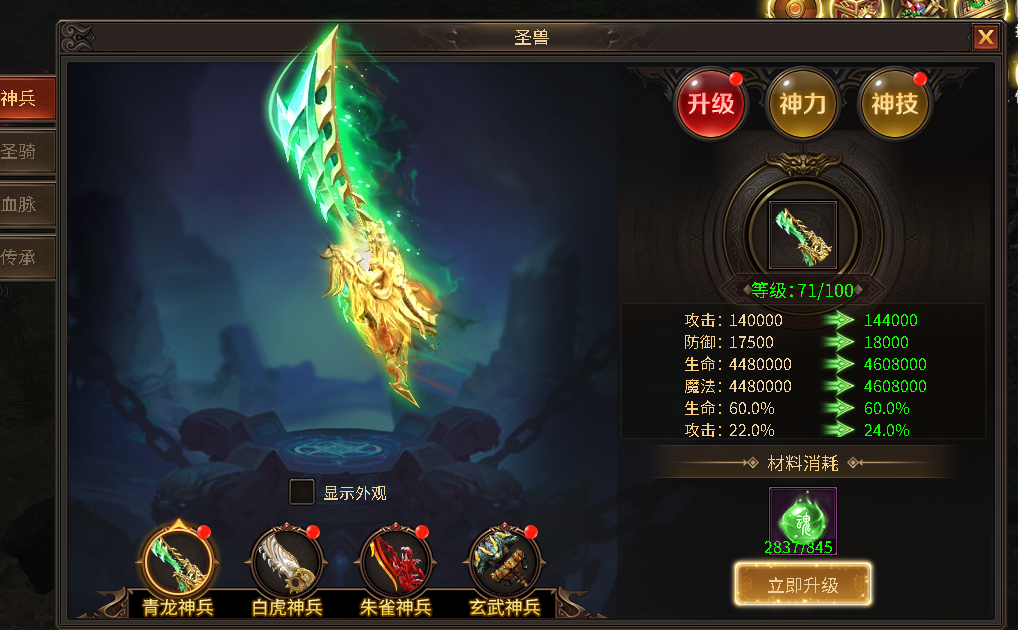Select the red 升级 round button
Image resolution: width=1018 pixels, height=630 pixels.
(711, 104)
